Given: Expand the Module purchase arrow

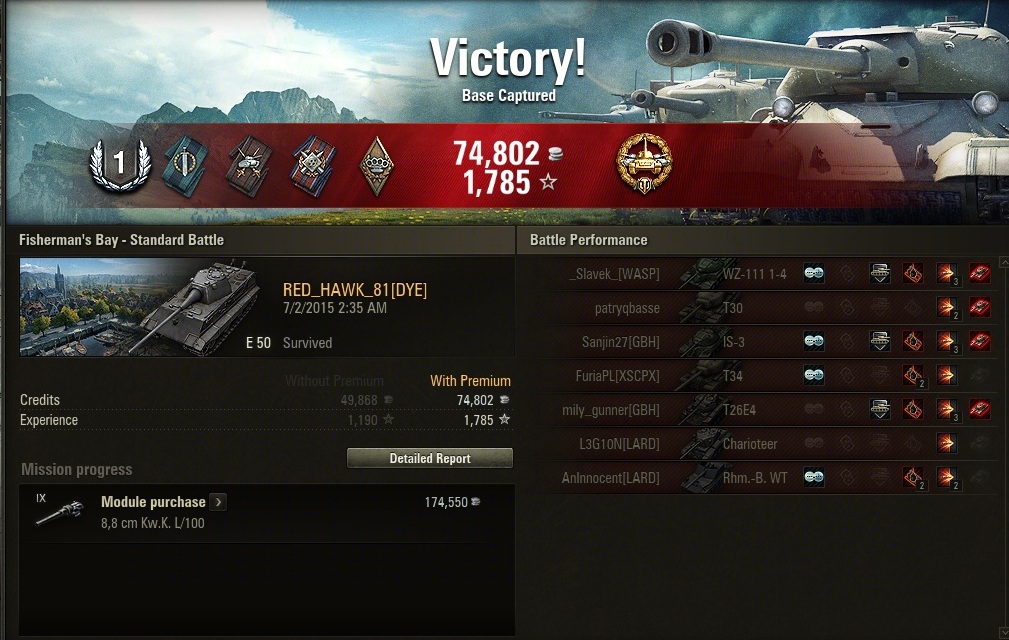Looking at the screenshot, I should [x=218, y=502].
